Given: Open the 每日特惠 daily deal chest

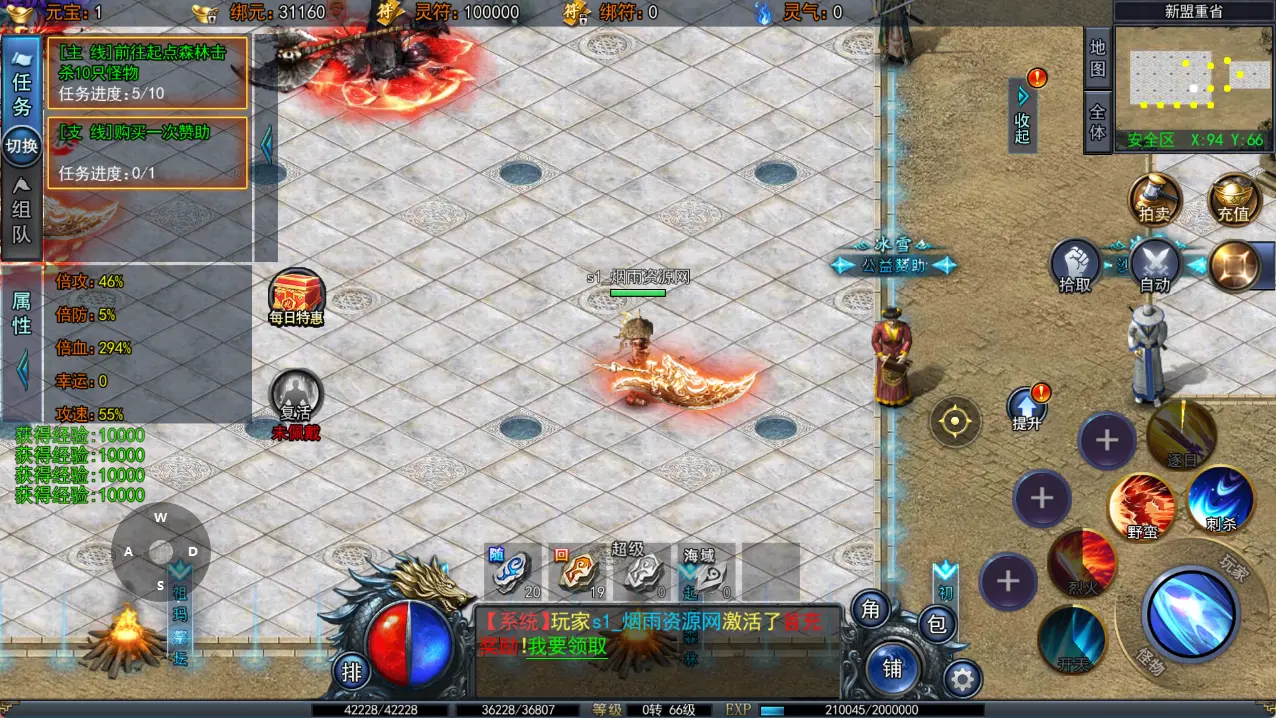Looking at the screenshot, I should pyautogui.click(x=296, y=295).
